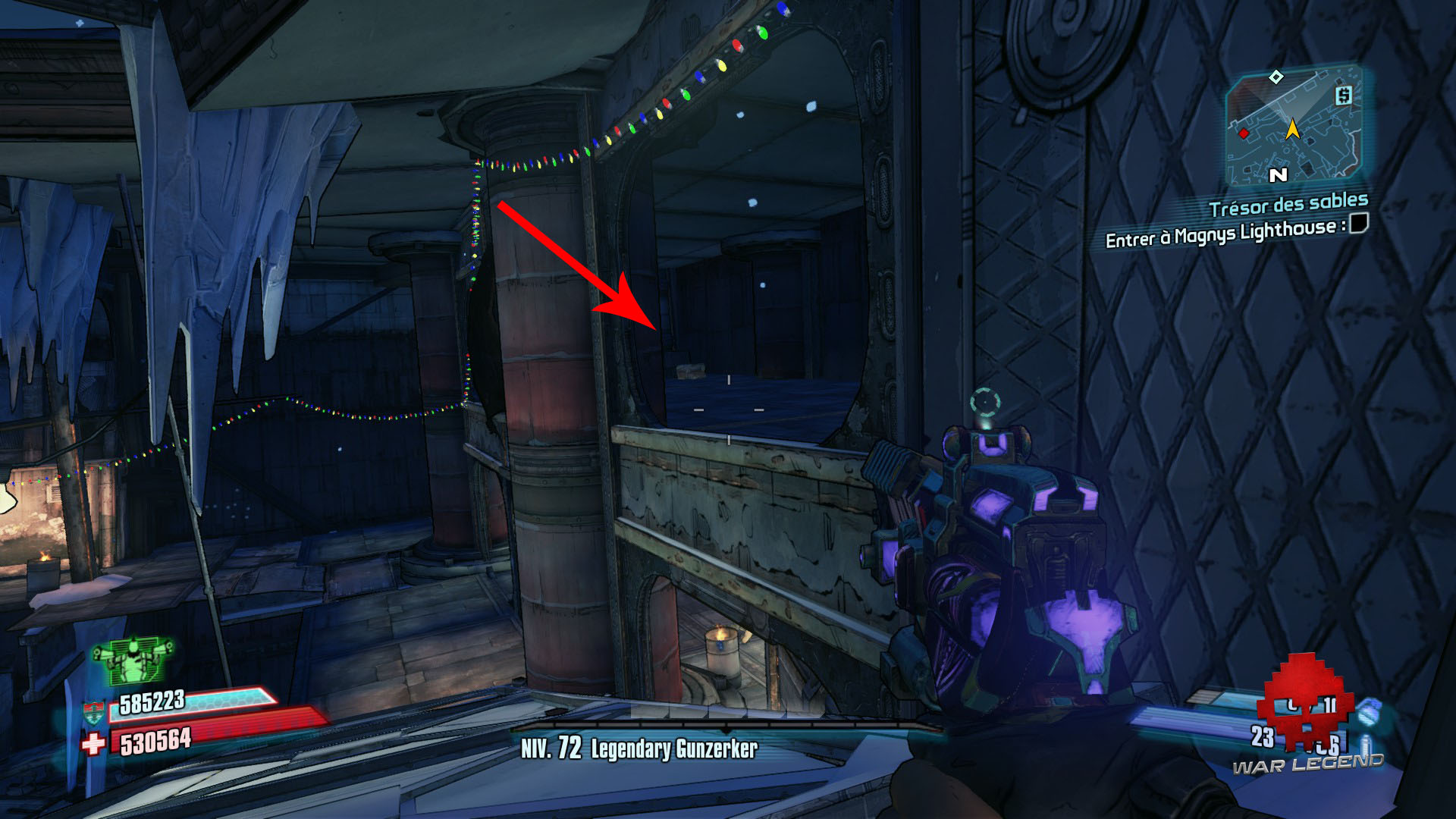Image resolution: width=1456 pixels, height=819 pixels.
Task: Click the dollar sign vending machine icon on minimap
Action: pos(1344,97)
